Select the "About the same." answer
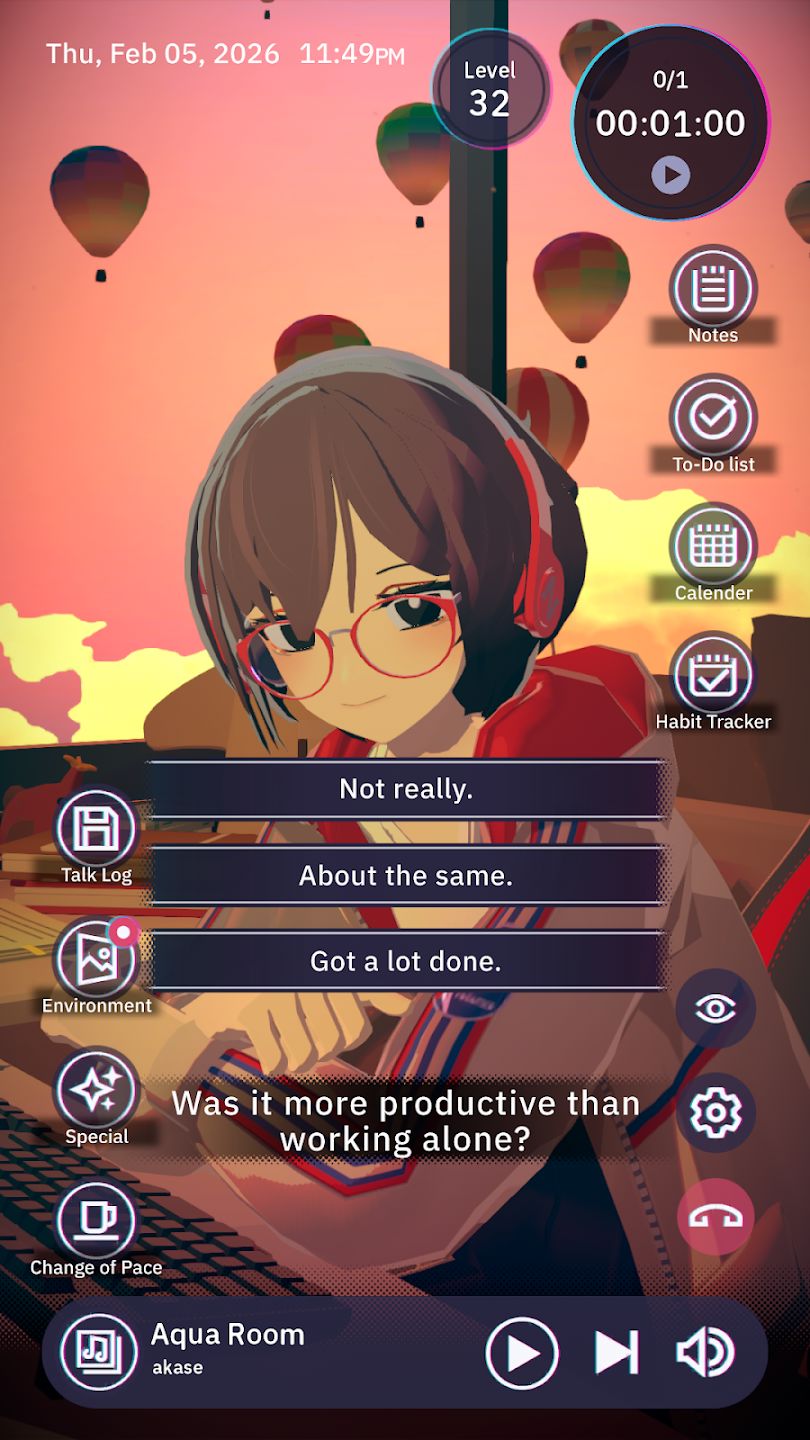 pyautogui.click(x=405, y=876)
